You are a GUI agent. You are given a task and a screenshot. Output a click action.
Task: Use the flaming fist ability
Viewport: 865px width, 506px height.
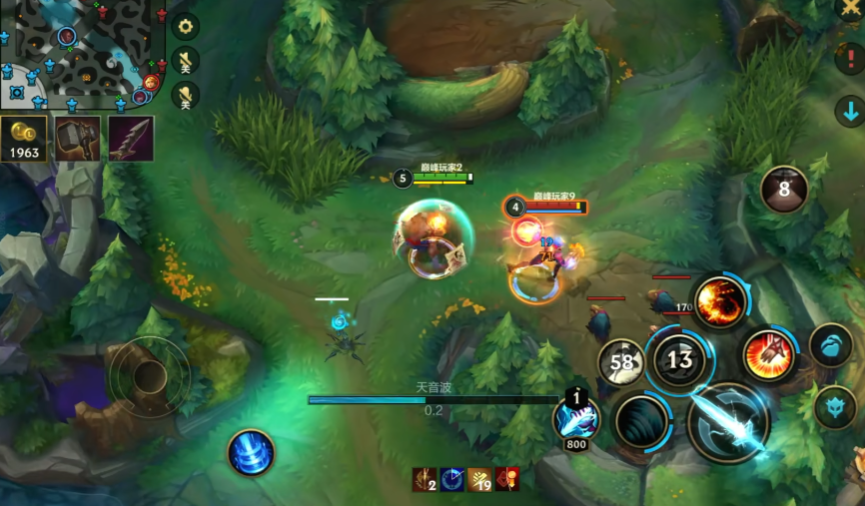click(769, 355)
